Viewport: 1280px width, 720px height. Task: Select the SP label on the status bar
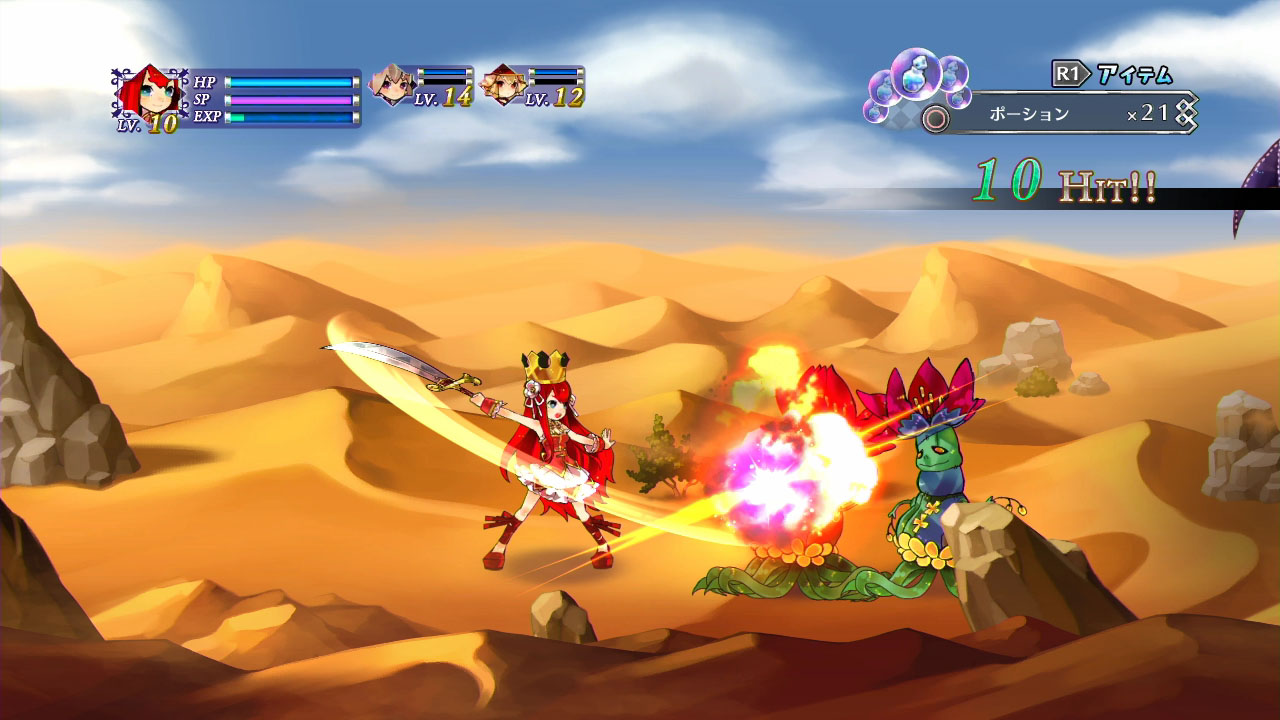[204, 99]
